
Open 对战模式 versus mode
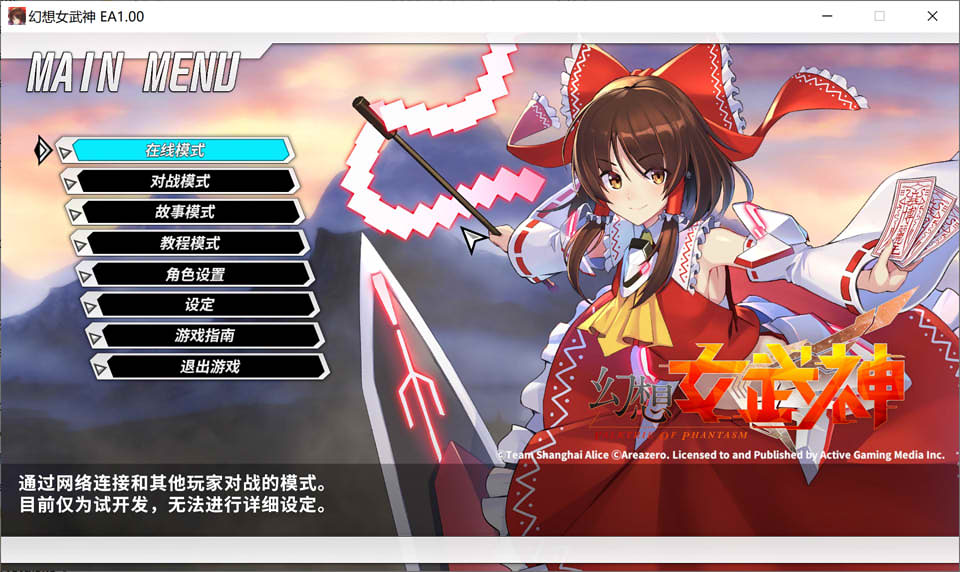pyautogui.click(x=180, y=181)
